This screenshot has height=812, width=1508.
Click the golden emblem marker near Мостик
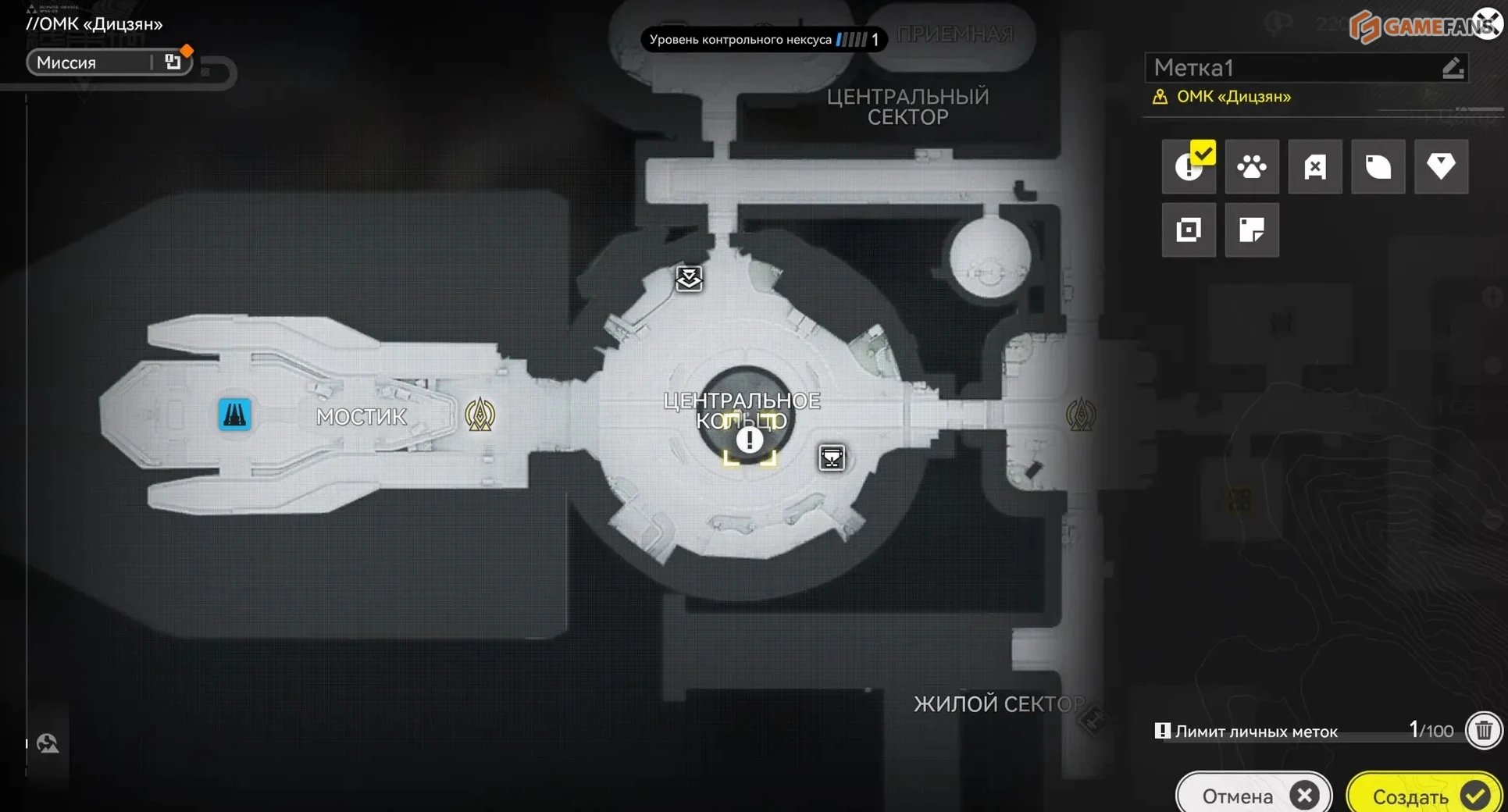pos(479,415)
